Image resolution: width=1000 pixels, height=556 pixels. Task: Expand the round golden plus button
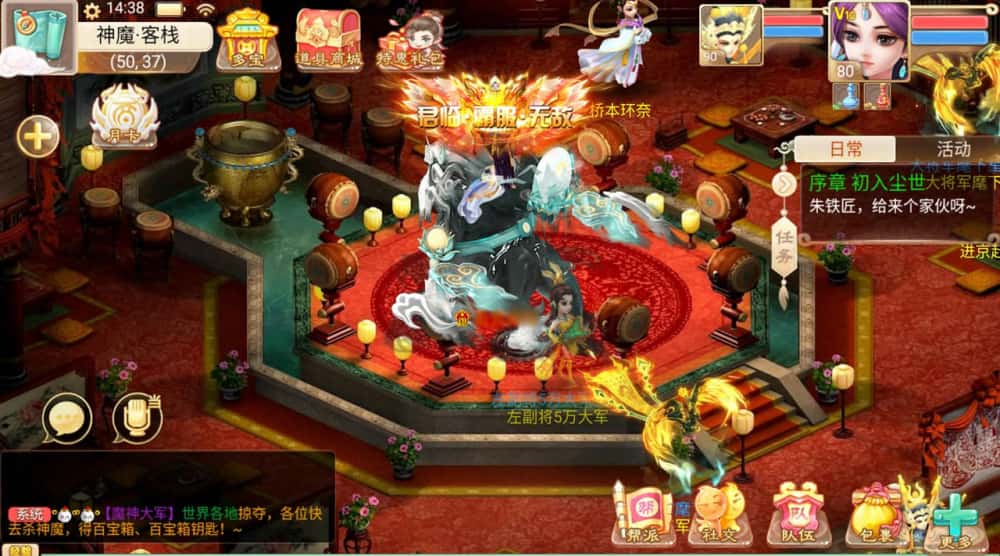click(38, 136)
